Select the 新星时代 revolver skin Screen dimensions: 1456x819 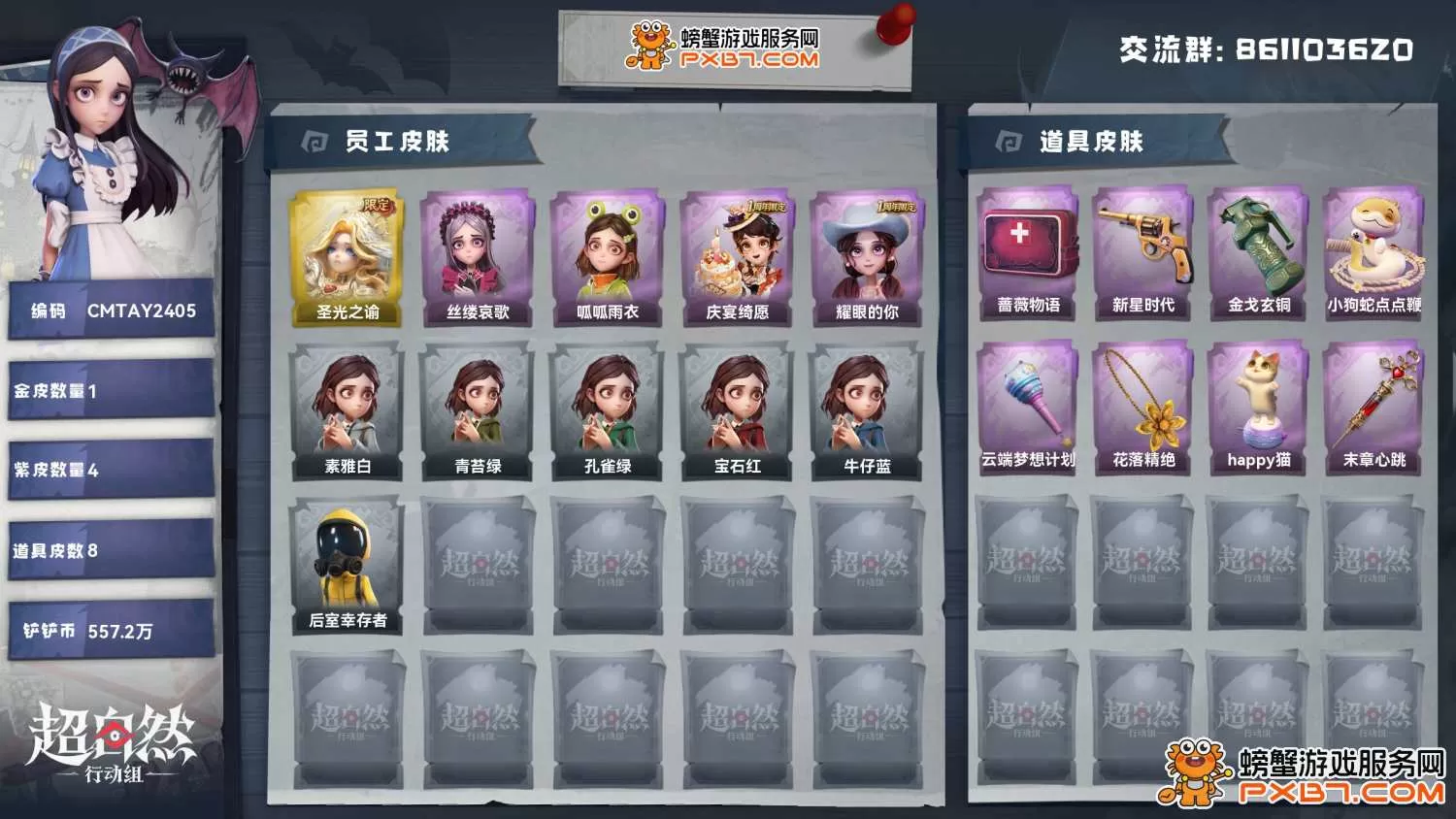1142,252
